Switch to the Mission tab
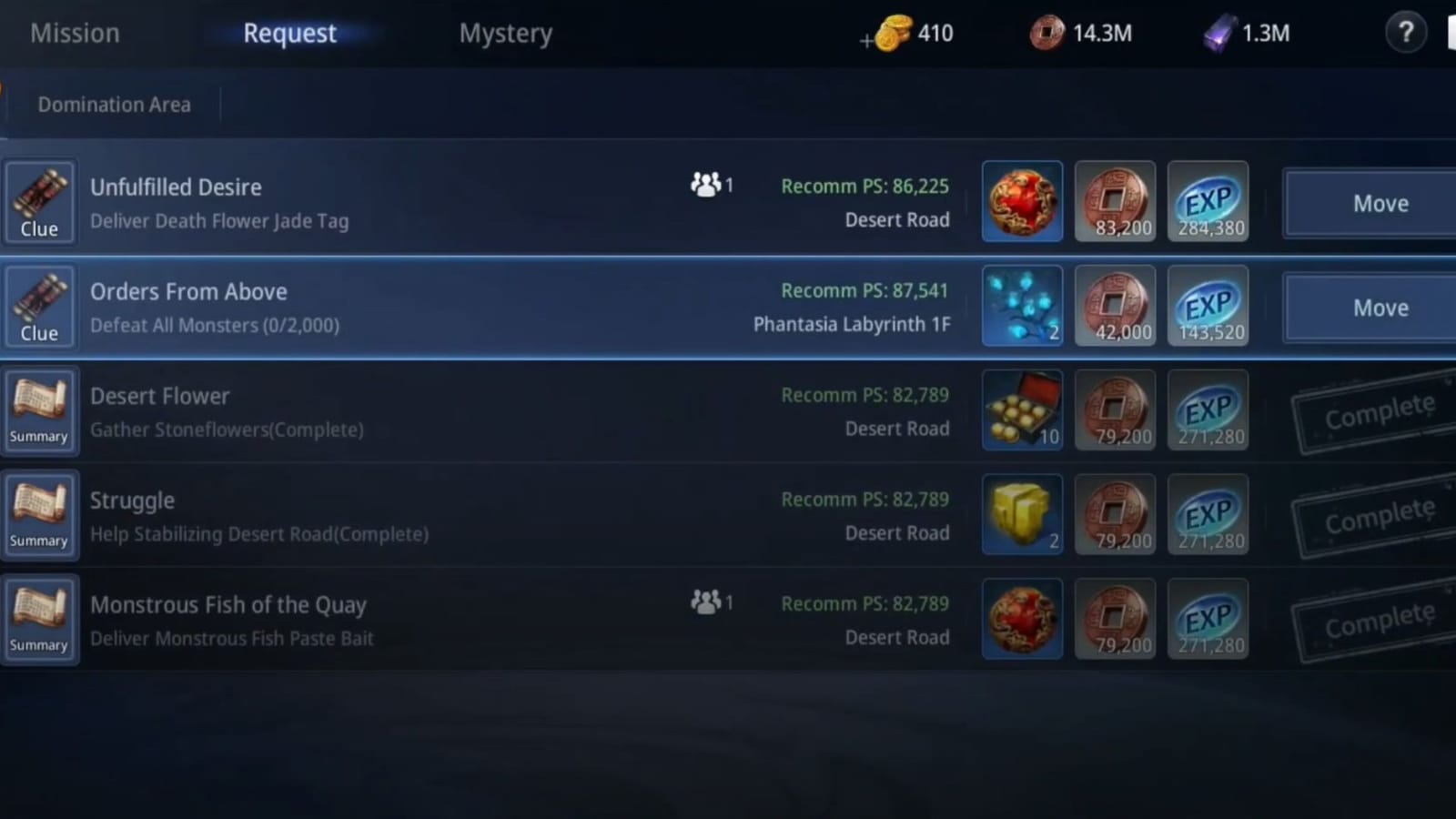Screen dimensions: 1456x819 75,33
